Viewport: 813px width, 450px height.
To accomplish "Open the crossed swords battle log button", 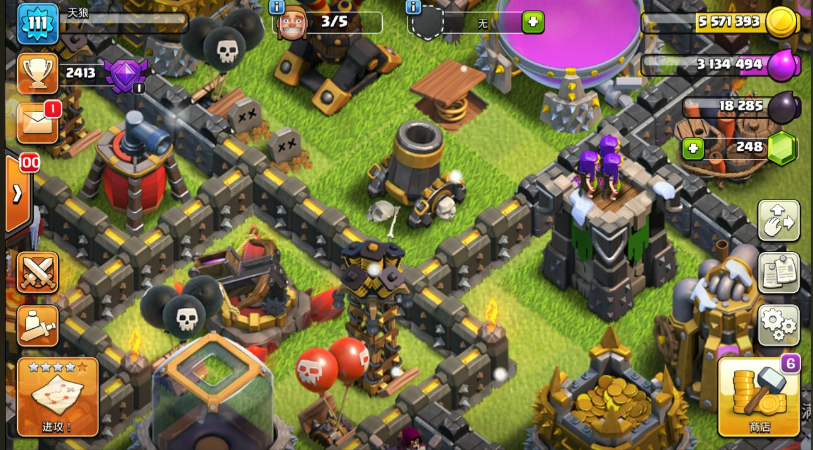I will coord(37,272).
